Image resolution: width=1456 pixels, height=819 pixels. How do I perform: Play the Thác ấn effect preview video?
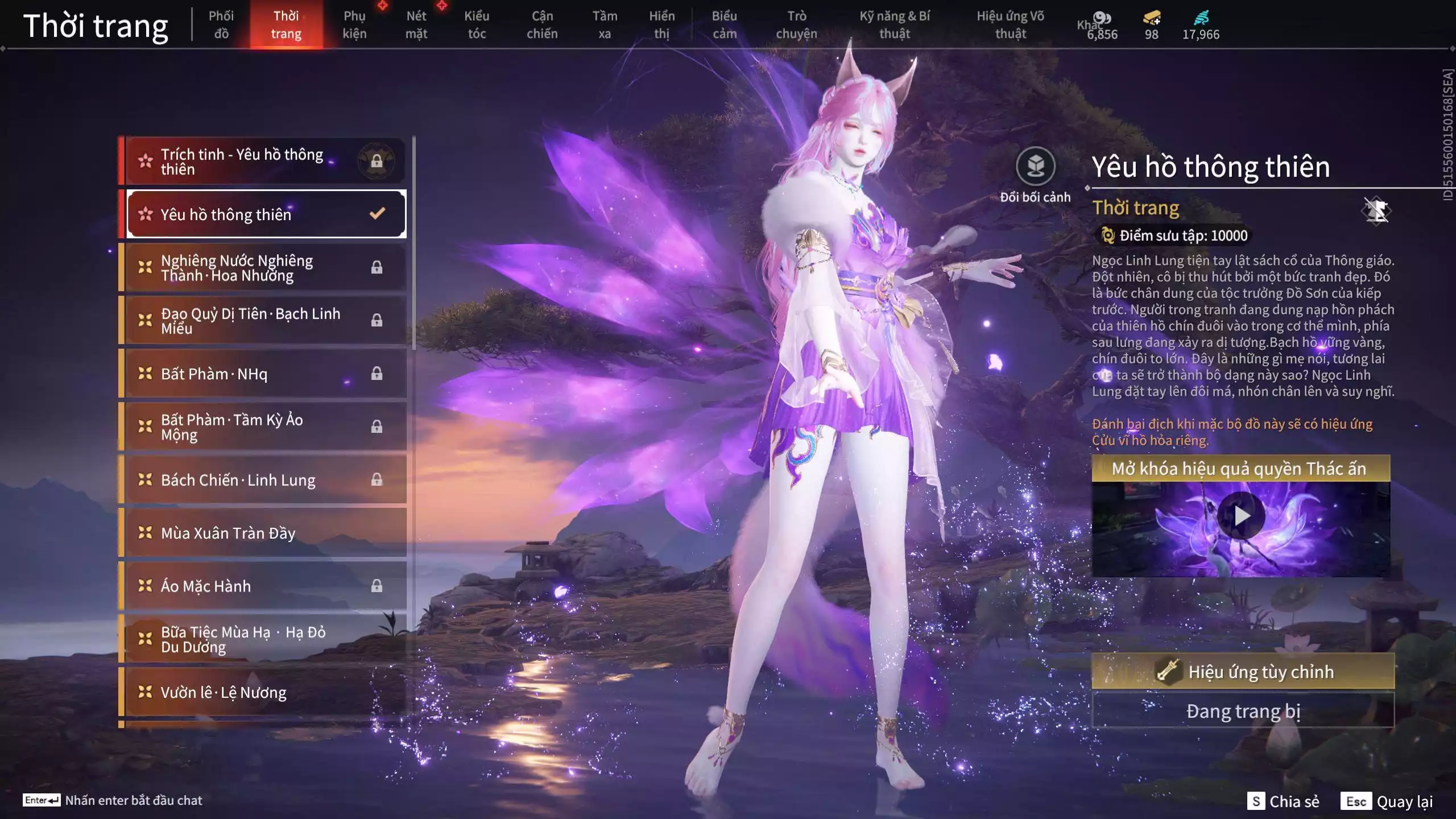pyautogui.click(x=1241, y=516)
